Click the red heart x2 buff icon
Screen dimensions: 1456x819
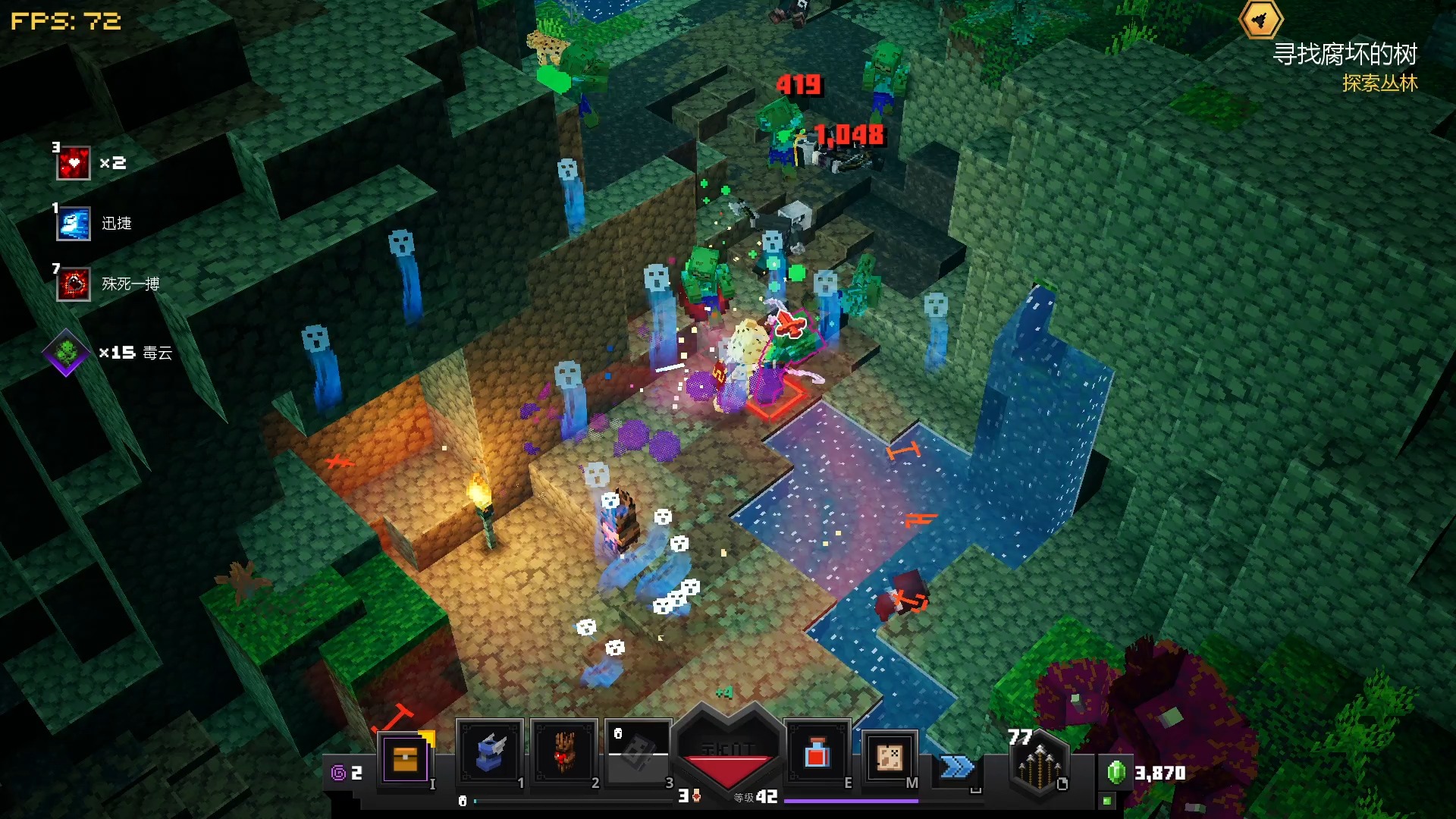click(x=74, y=163)
